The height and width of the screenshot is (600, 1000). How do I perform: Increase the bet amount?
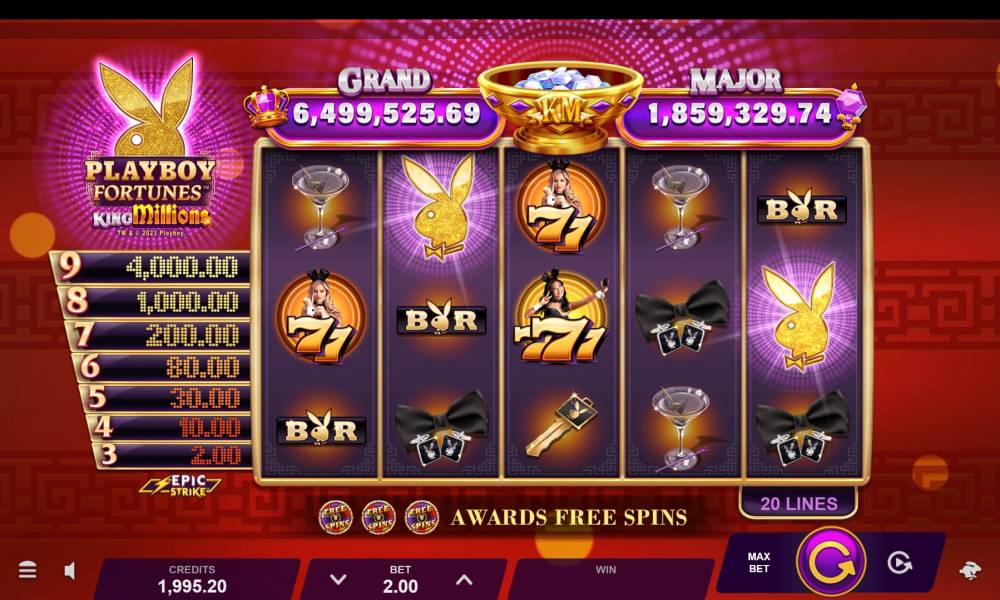[464, 579]
